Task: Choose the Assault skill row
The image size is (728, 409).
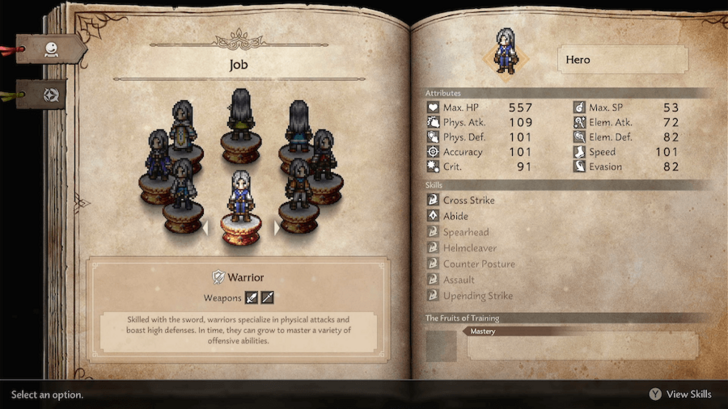Action: point(459,280)
